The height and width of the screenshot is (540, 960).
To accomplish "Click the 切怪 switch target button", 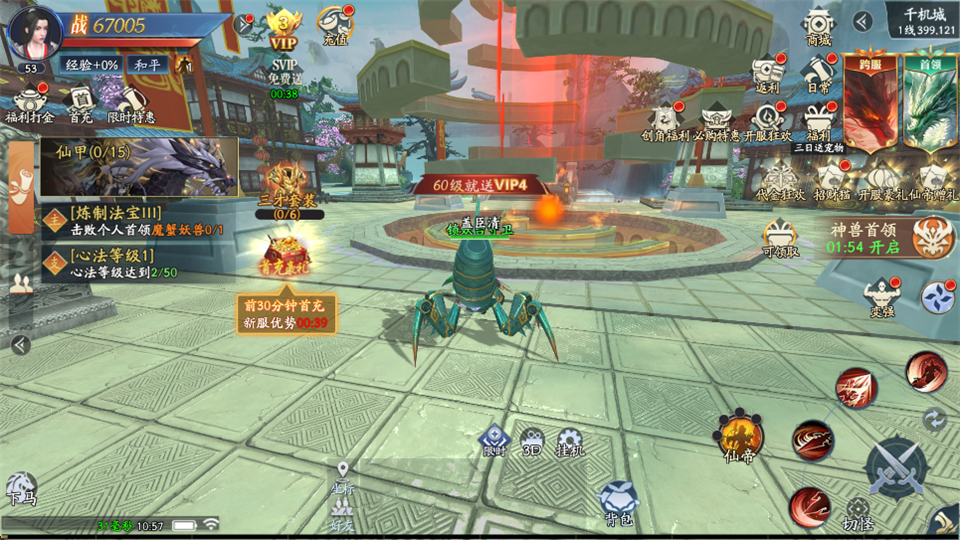I will pyautogui.click(x=857, y=513).
